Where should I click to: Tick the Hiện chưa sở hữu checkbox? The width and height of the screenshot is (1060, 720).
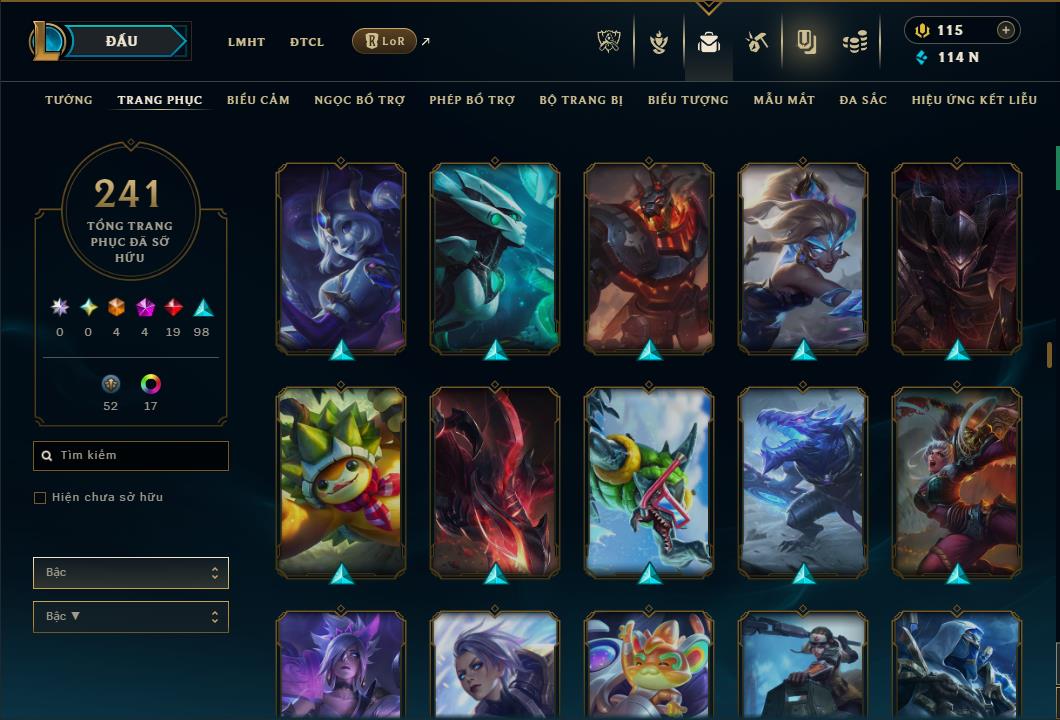[x=40, y=498]
